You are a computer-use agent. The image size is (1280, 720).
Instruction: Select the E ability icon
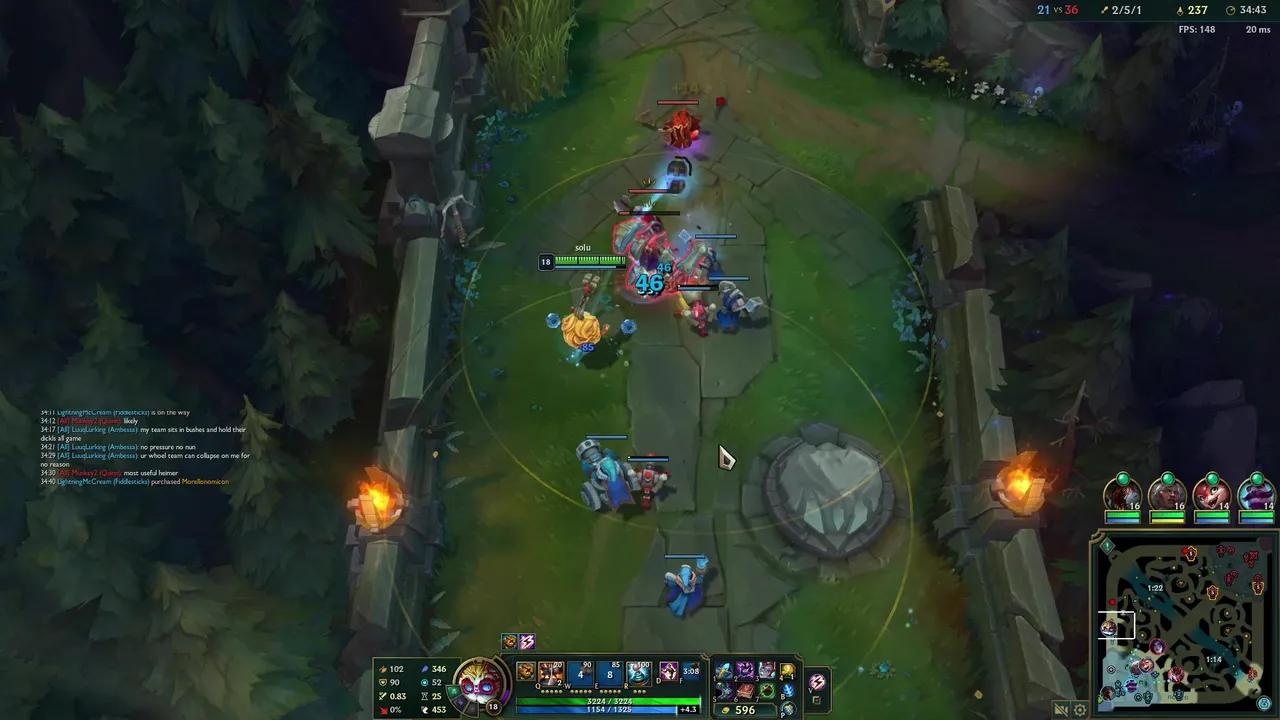point(609,674)
